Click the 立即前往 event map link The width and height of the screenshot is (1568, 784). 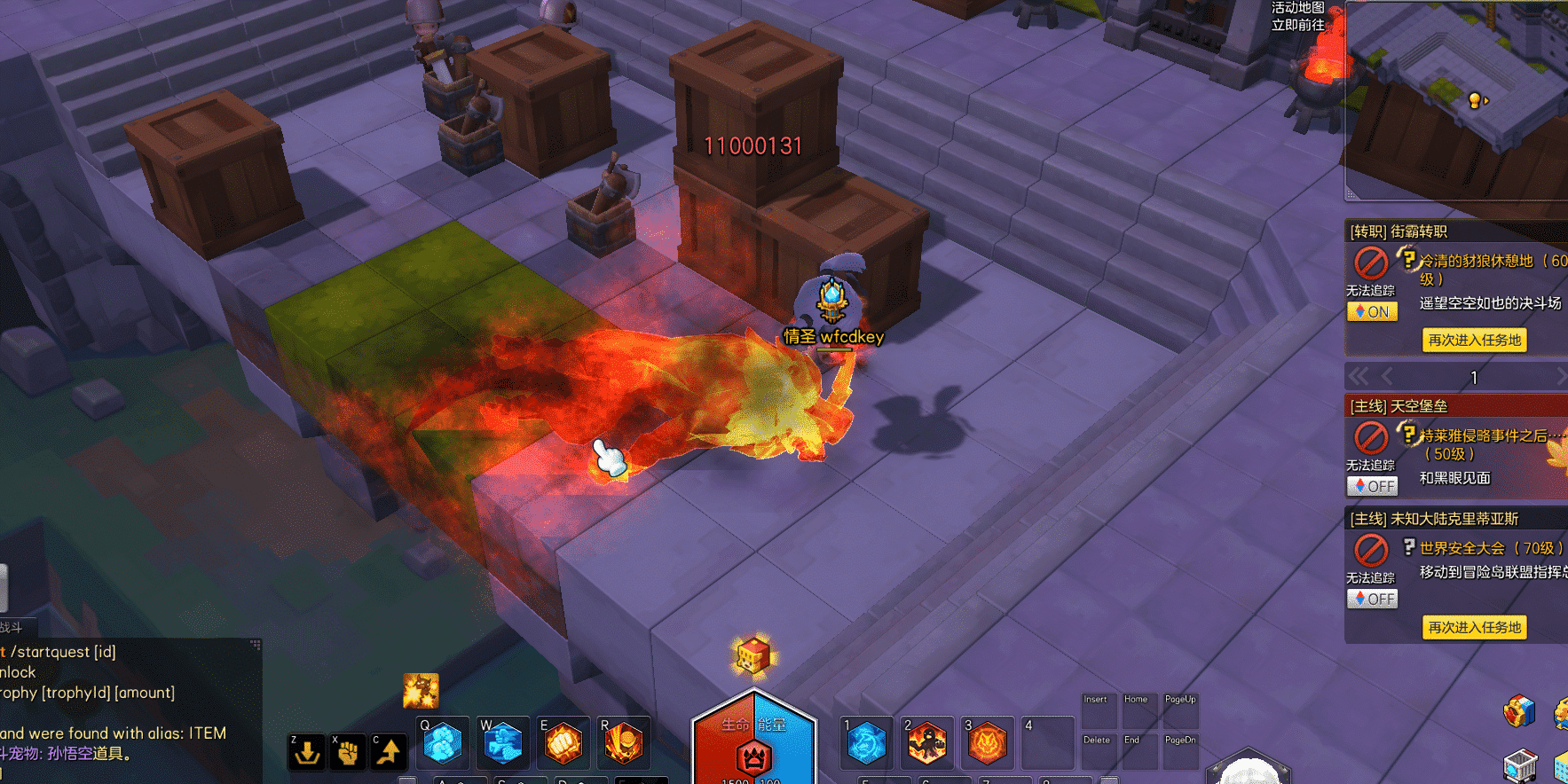1297,25
